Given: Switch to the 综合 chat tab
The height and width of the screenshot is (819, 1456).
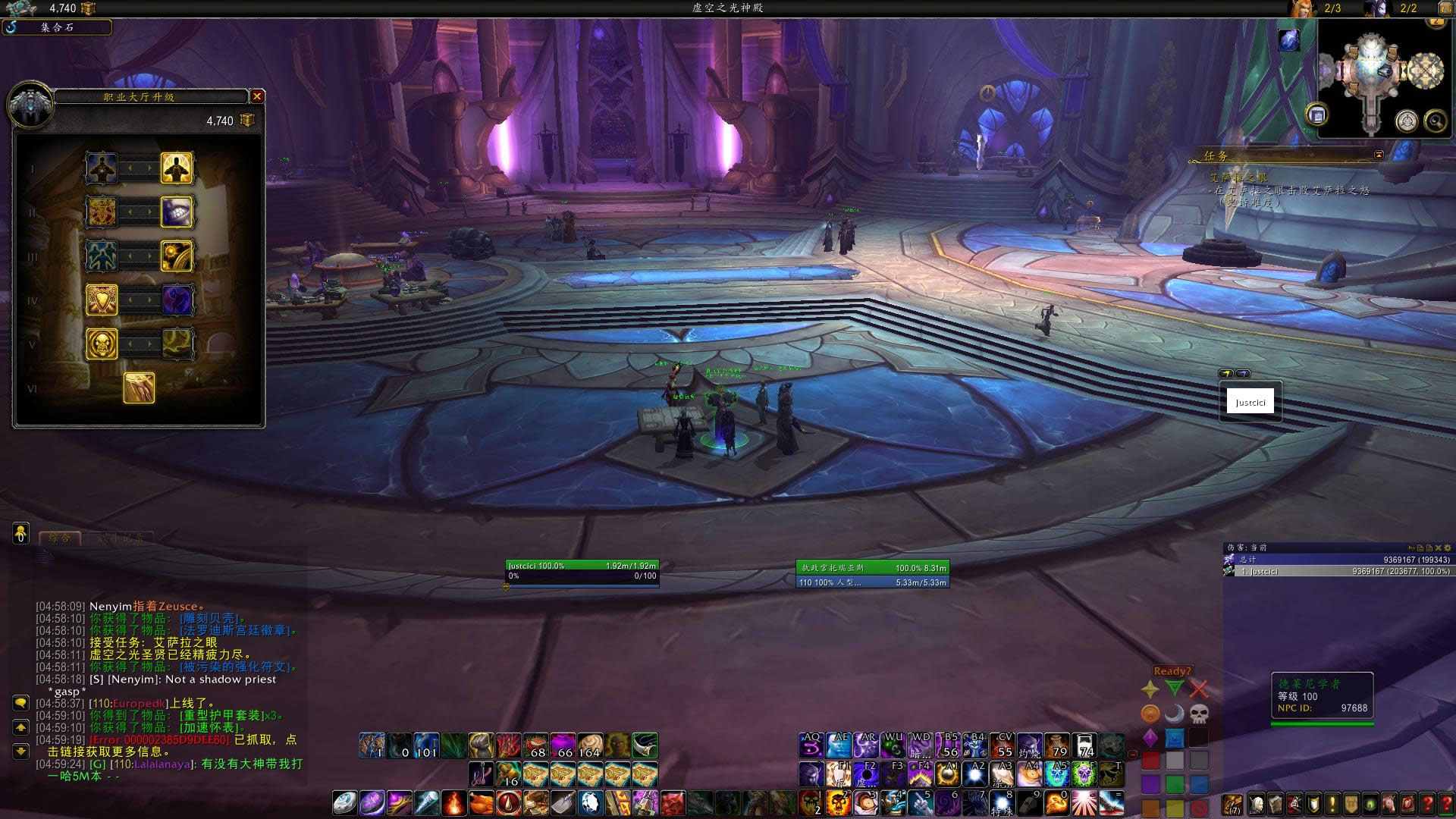Looking at the screenshot, I should (x=60, y=538).
